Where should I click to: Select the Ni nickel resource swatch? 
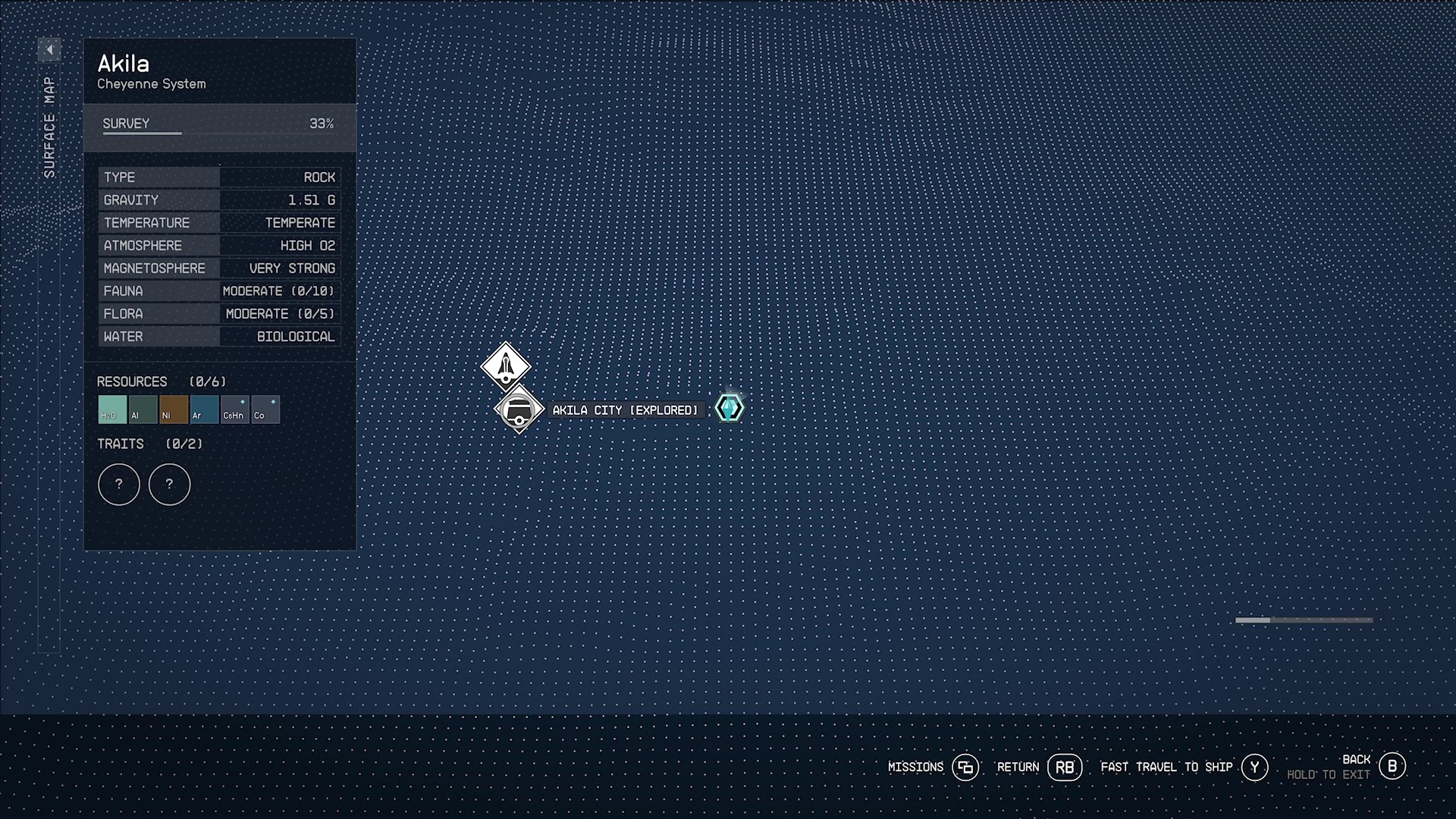[x=174, y=409]
